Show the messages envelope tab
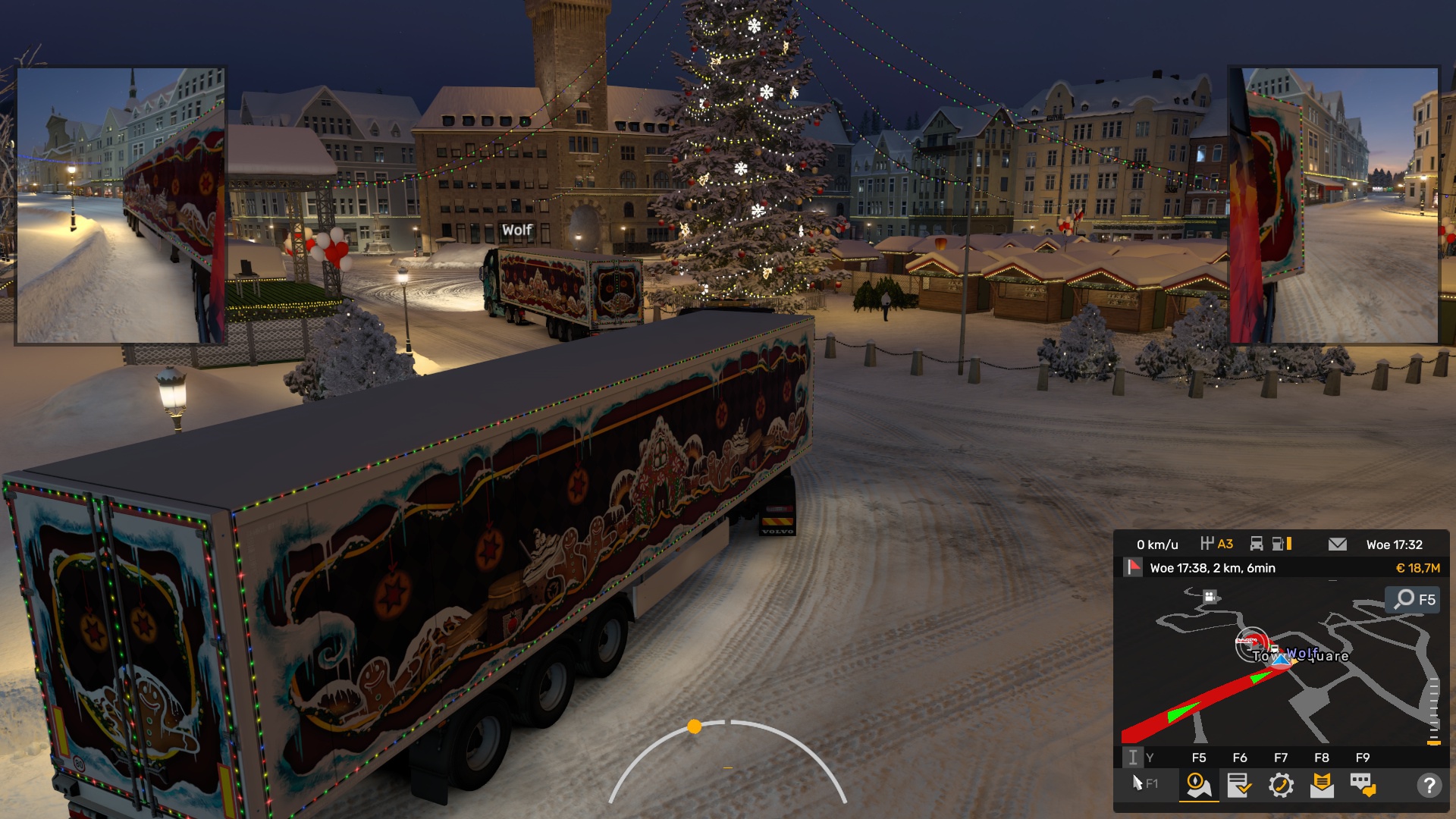 [x=1322, y=785]
